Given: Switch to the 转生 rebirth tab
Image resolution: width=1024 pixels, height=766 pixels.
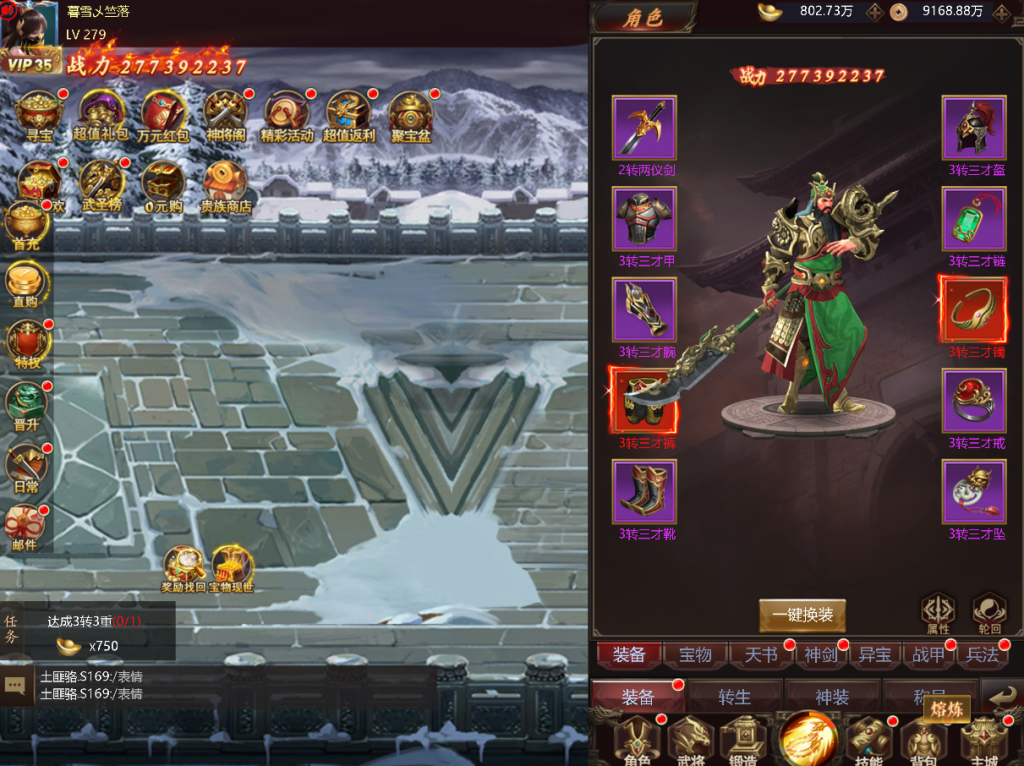Looking at the screenshot, I should pos(734,697).
